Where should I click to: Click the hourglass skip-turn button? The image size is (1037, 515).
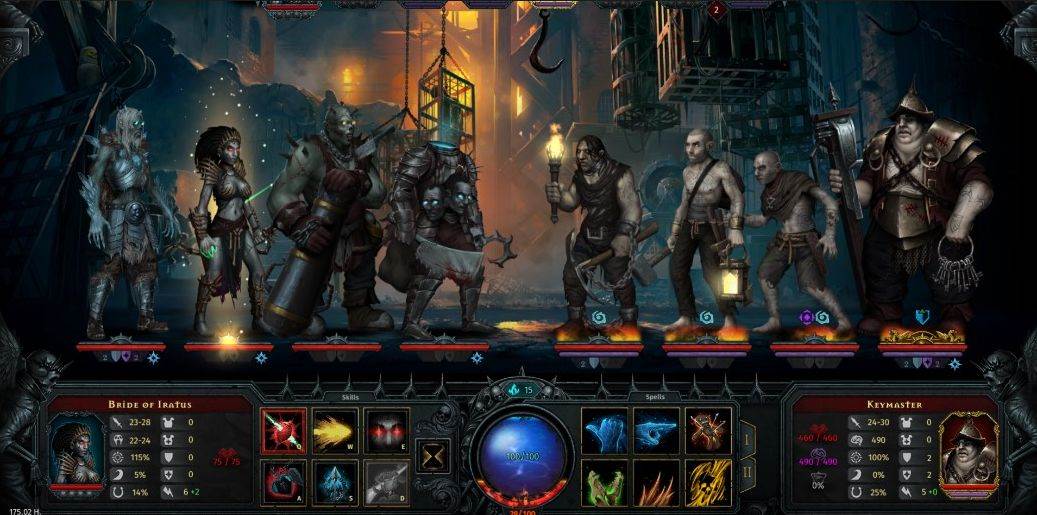click(432, 455)
